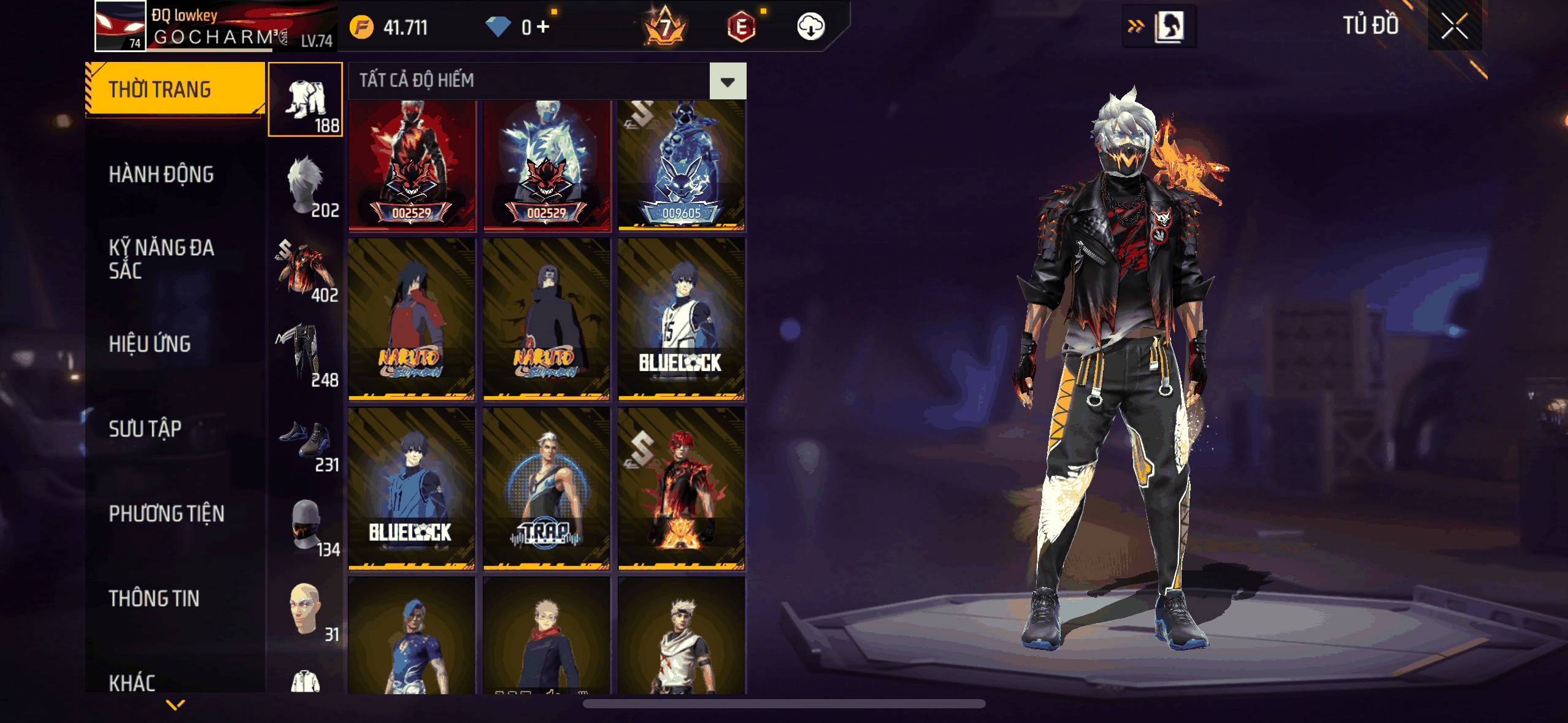Open the rarity filter dropdown

728,81
